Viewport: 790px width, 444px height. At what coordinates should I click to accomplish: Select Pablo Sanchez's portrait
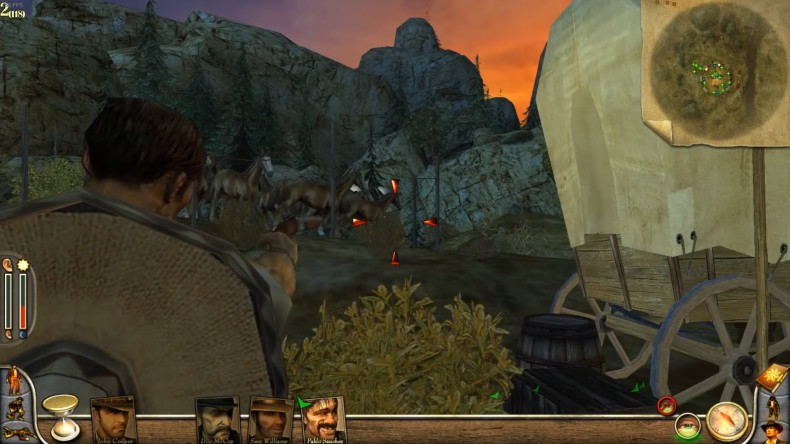323,419
